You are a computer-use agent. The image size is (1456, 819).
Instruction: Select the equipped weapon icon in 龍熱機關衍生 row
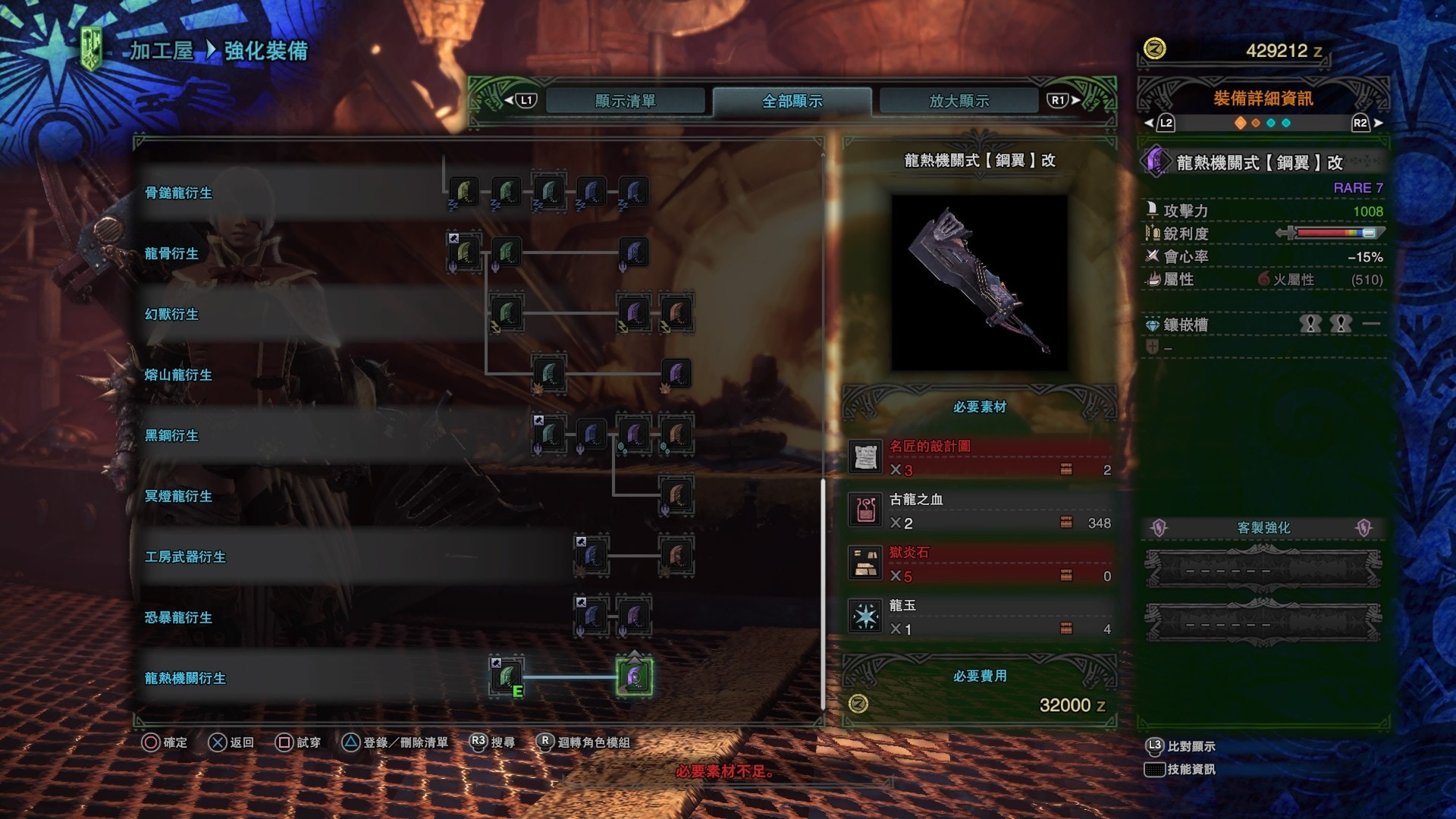tap(507, 677)
